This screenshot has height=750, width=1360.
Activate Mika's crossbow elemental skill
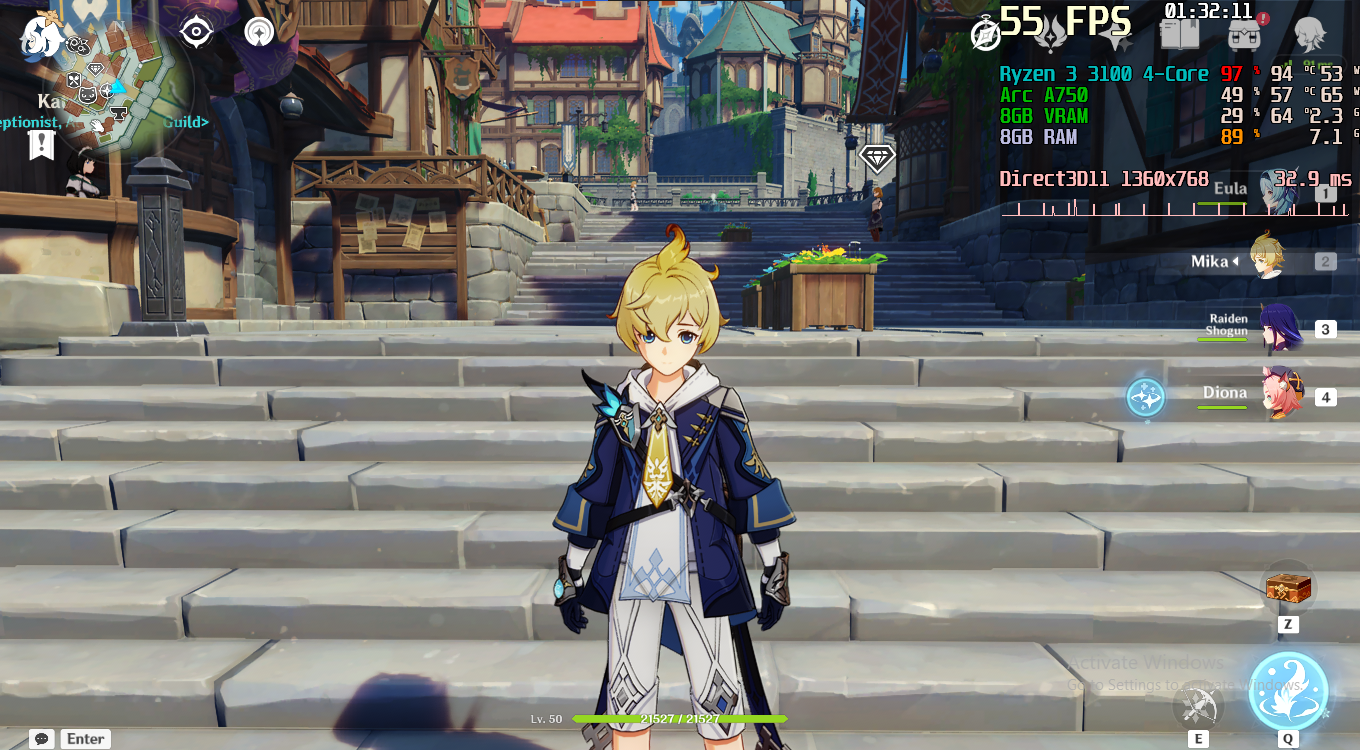pyautogui.click(x=1198, y=706)
